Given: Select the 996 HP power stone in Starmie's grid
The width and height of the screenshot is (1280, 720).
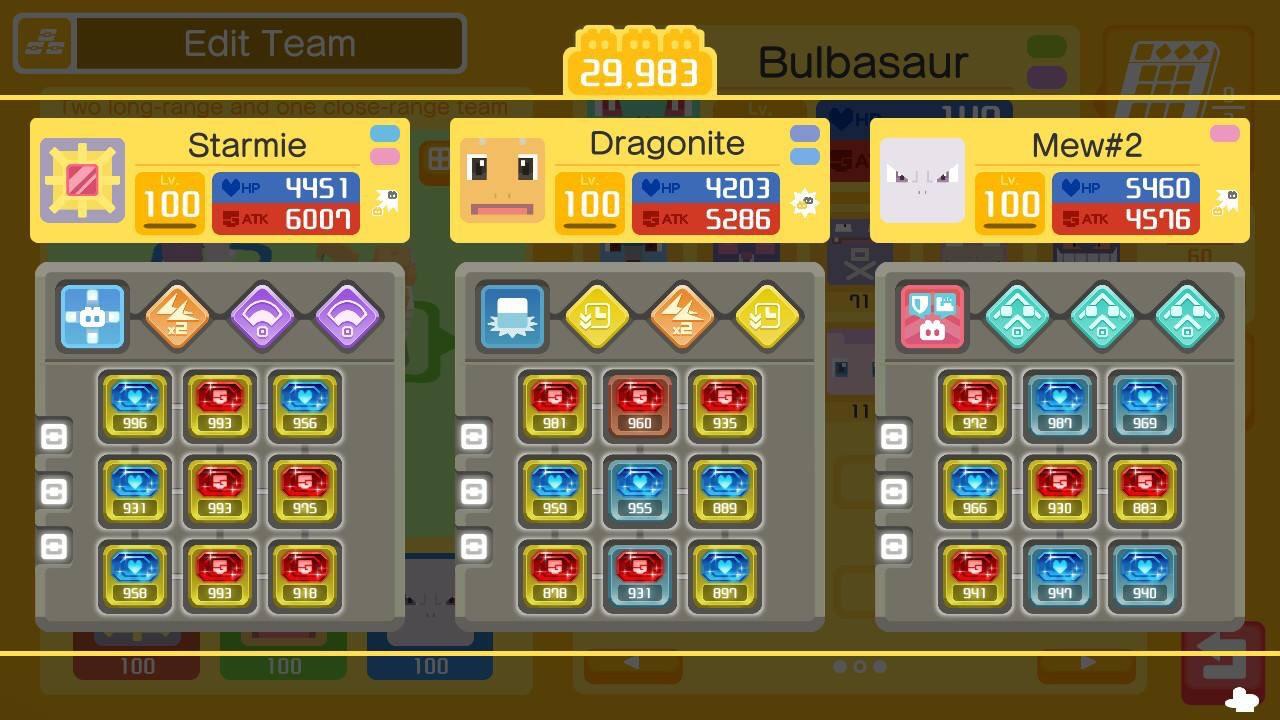Looking at the screenshot, I should click(x=135, y=405).
